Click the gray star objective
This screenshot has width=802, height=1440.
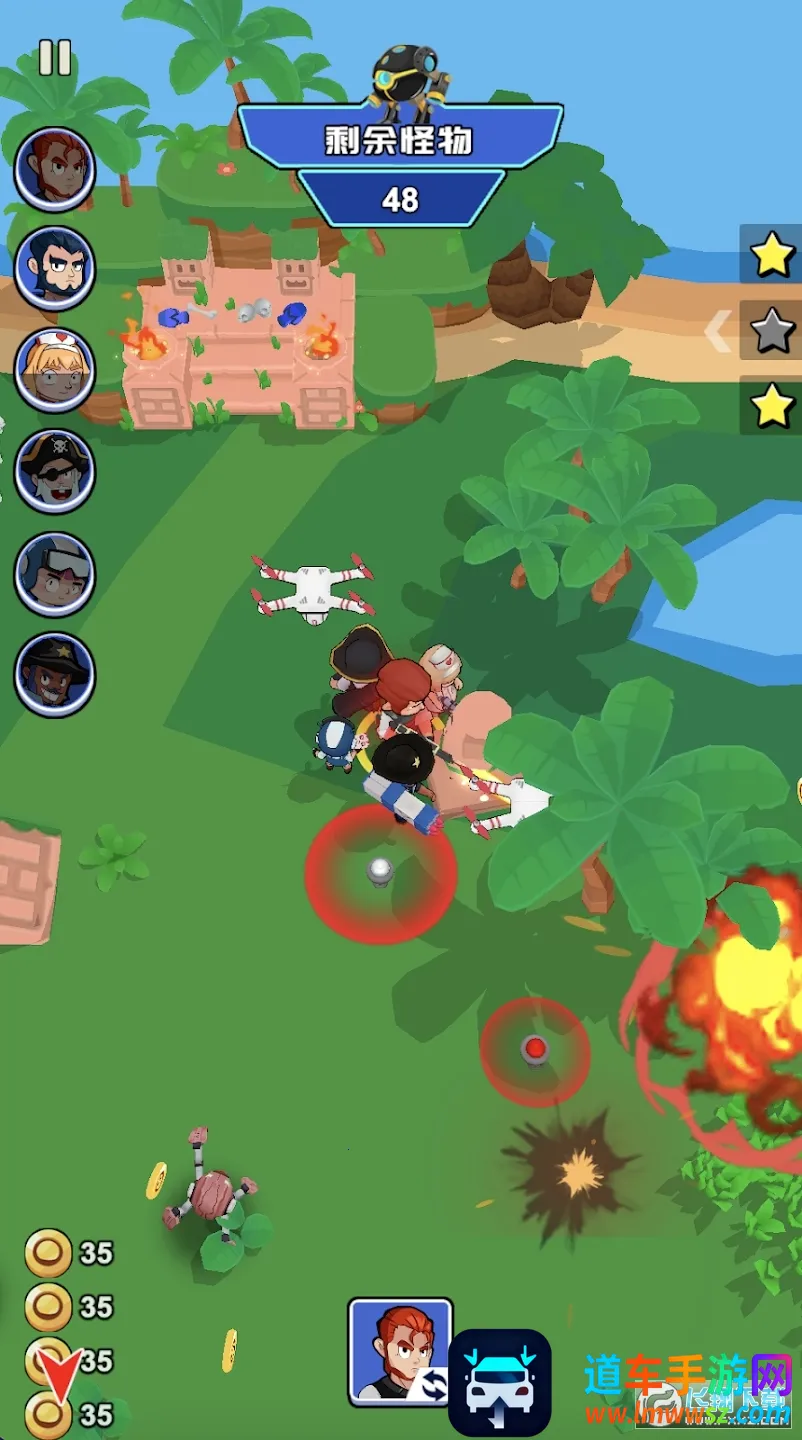(x=772, y=331)
